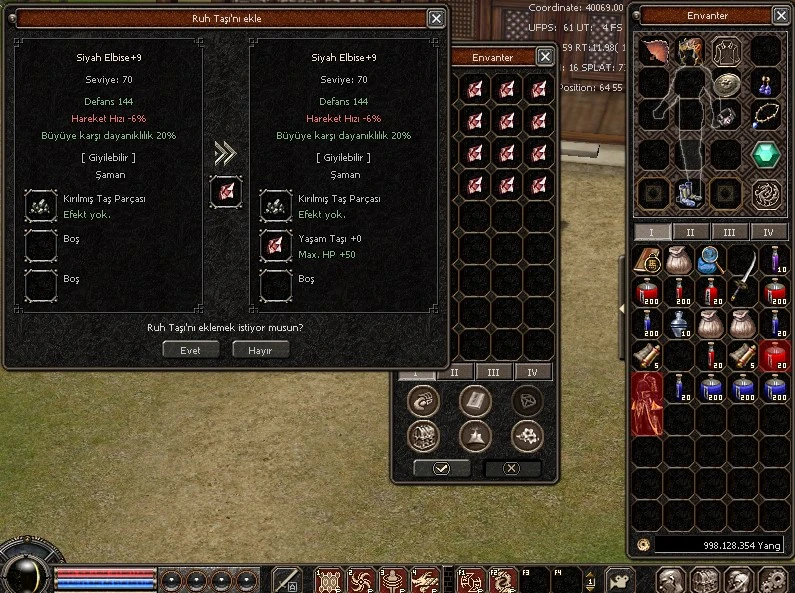The image size is (795, 593).
Task: Switch to inventory page II in right Envanter
Action: (690, 232)
